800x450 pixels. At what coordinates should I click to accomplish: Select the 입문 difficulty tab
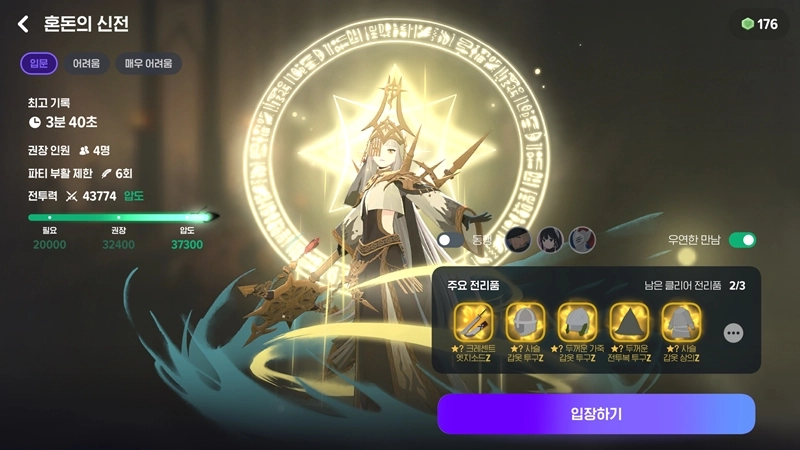39,64
